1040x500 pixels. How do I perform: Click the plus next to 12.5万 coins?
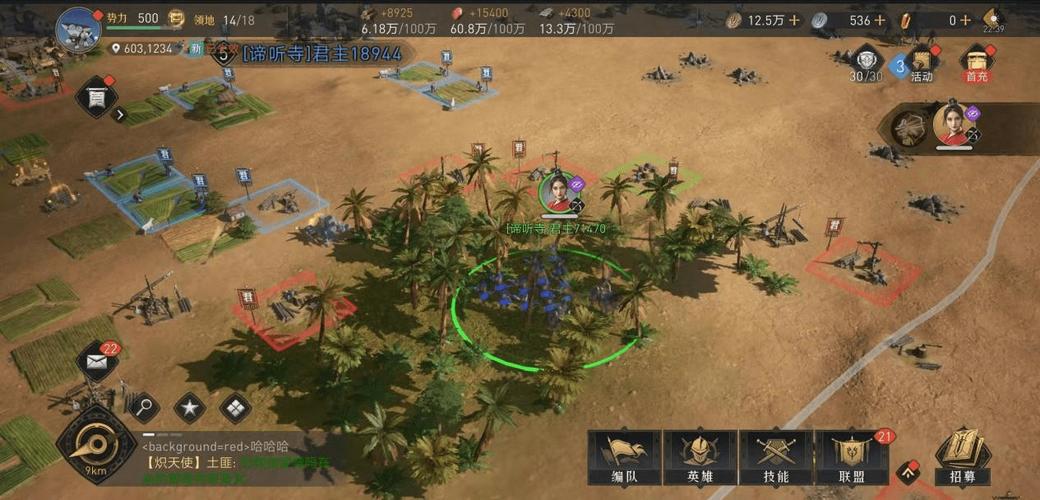pos(793,20)
